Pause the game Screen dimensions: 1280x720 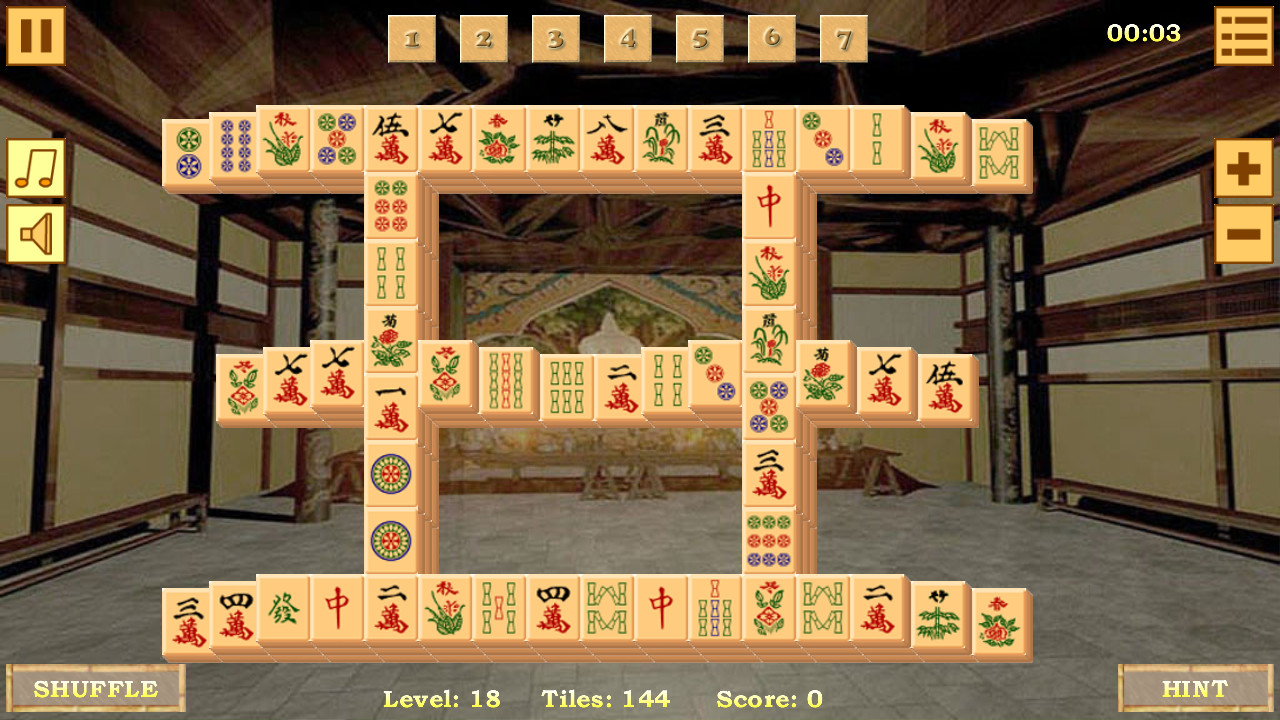[37, 37]
